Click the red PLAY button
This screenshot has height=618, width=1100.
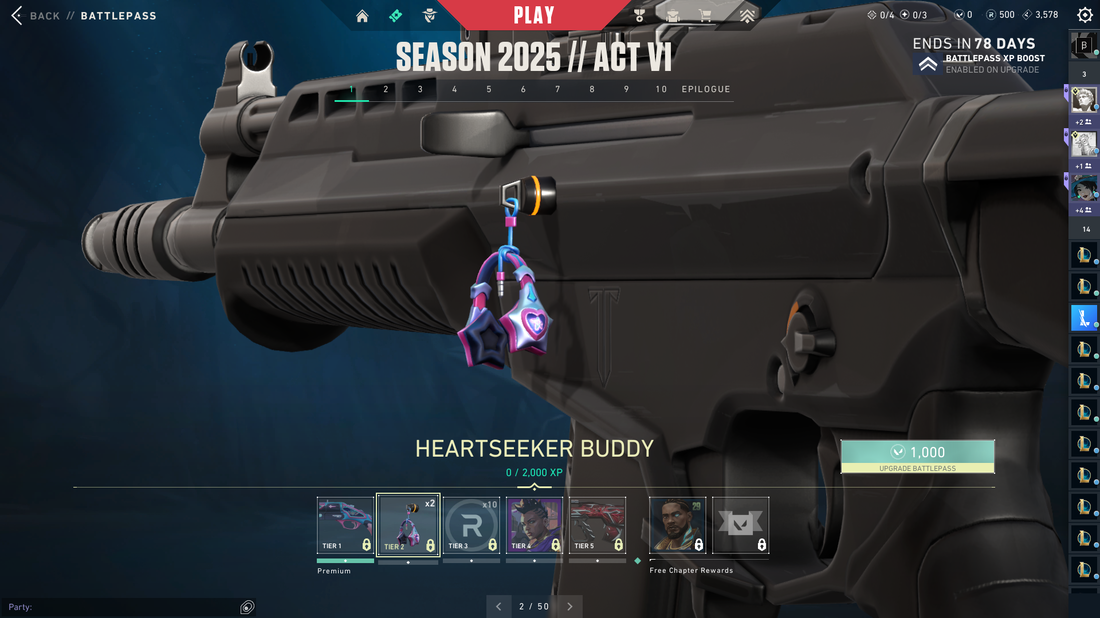coord(534,15)
